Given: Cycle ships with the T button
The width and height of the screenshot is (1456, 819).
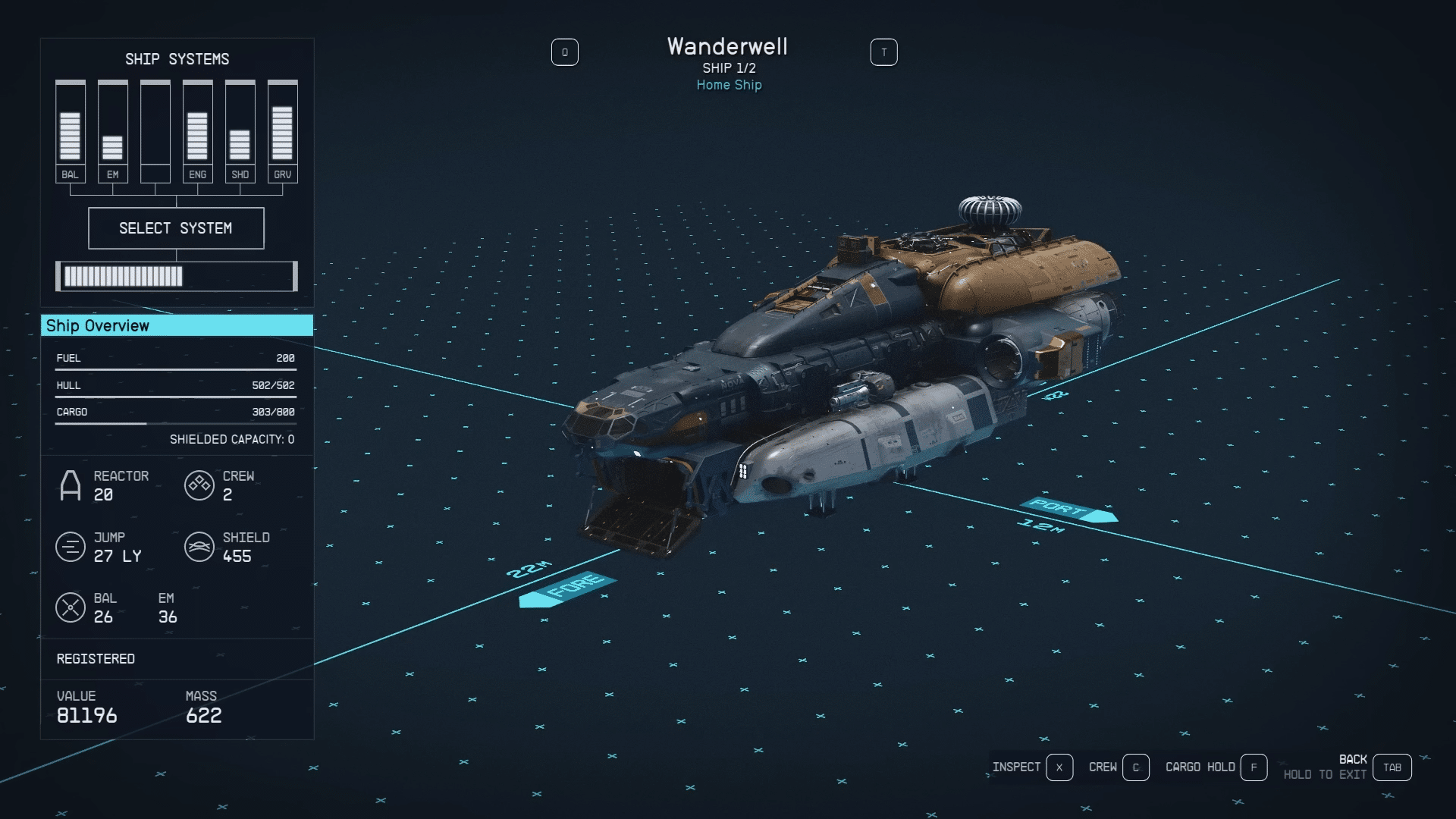Looking at the screenshot, I should tap(883, 52).
